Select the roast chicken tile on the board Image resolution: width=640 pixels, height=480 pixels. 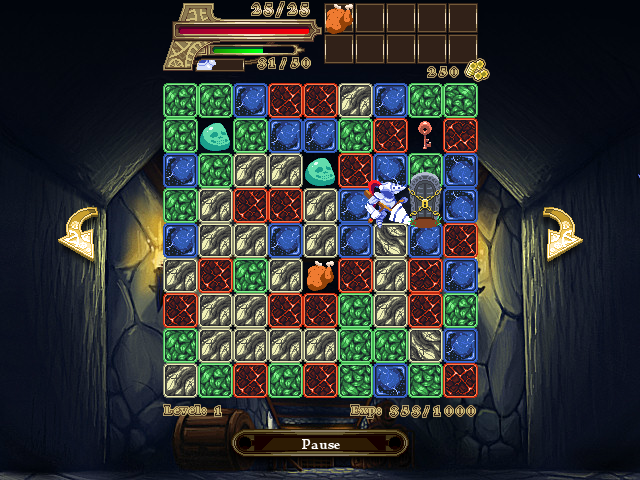320,274
